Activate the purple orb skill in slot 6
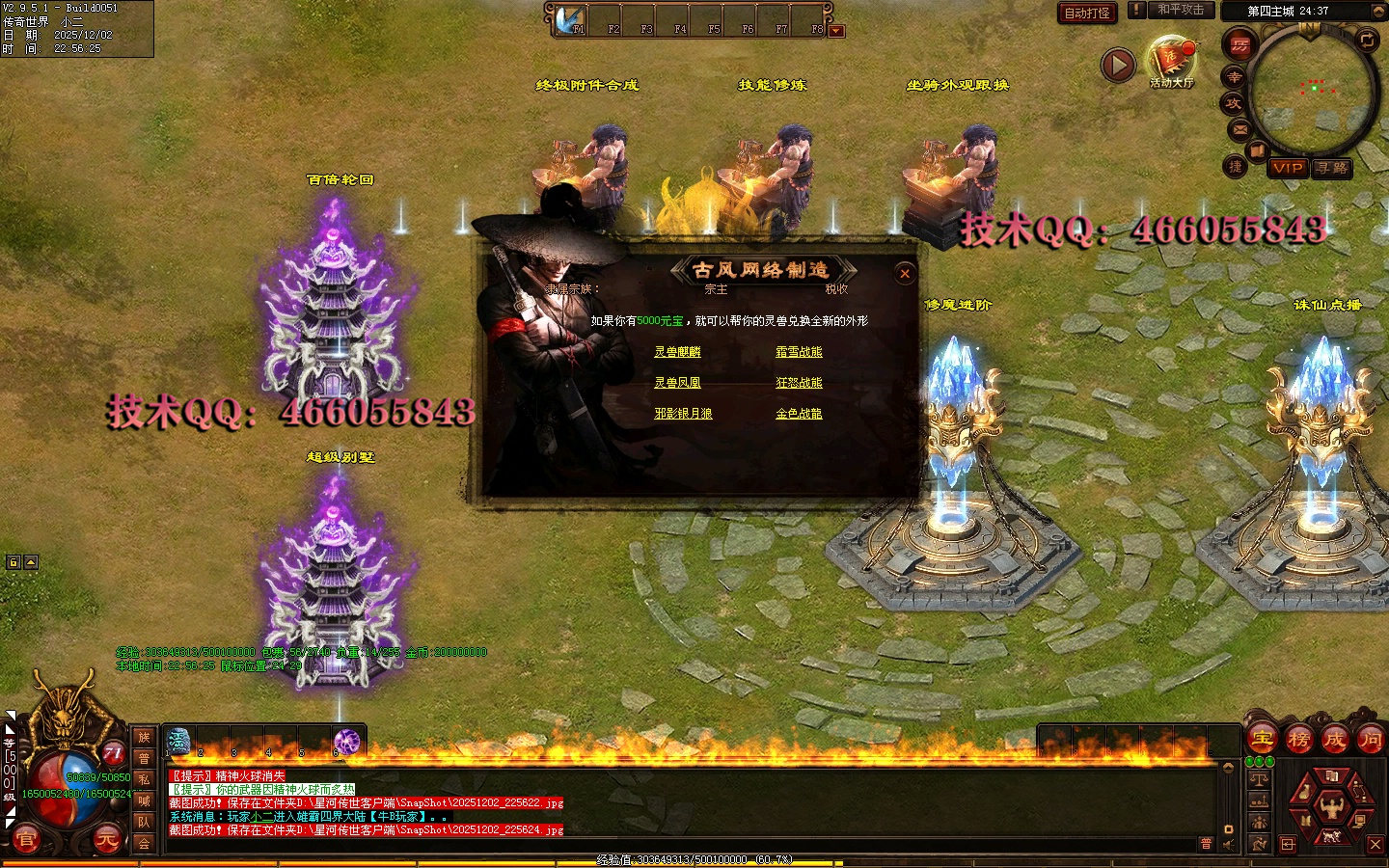The height and width of the screenshot is (868, 1389). click(x=346, y=741)
